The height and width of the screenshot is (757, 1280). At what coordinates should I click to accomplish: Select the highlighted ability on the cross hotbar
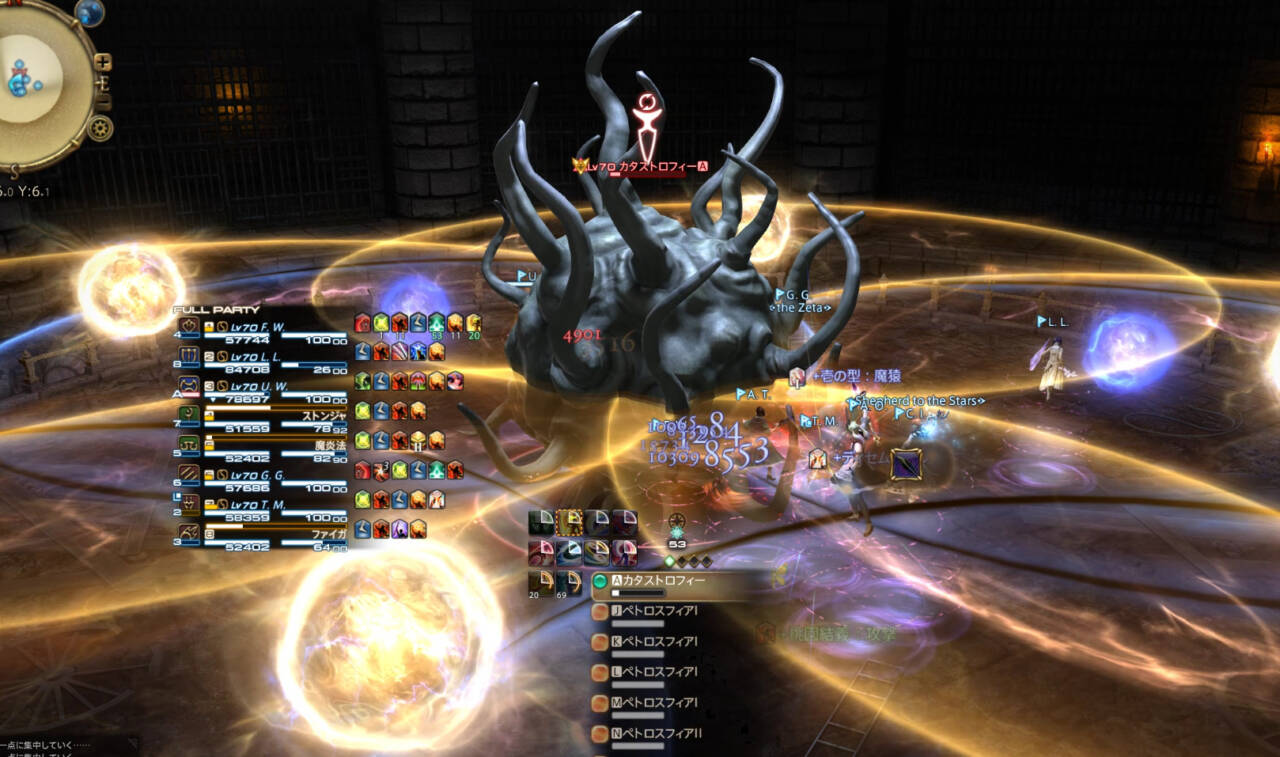568,522
